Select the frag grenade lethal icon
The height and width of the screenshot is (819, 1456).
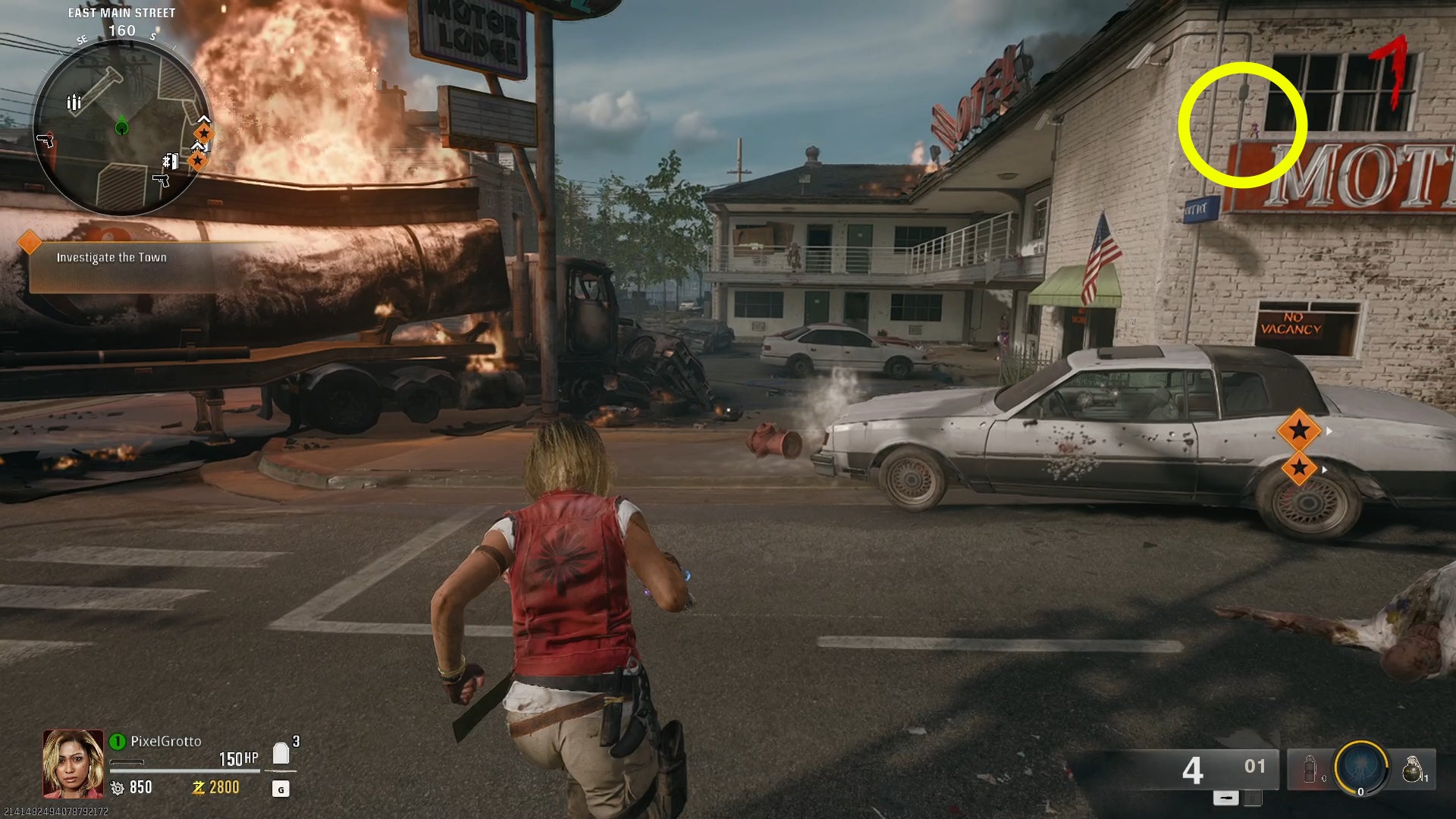1411,769
